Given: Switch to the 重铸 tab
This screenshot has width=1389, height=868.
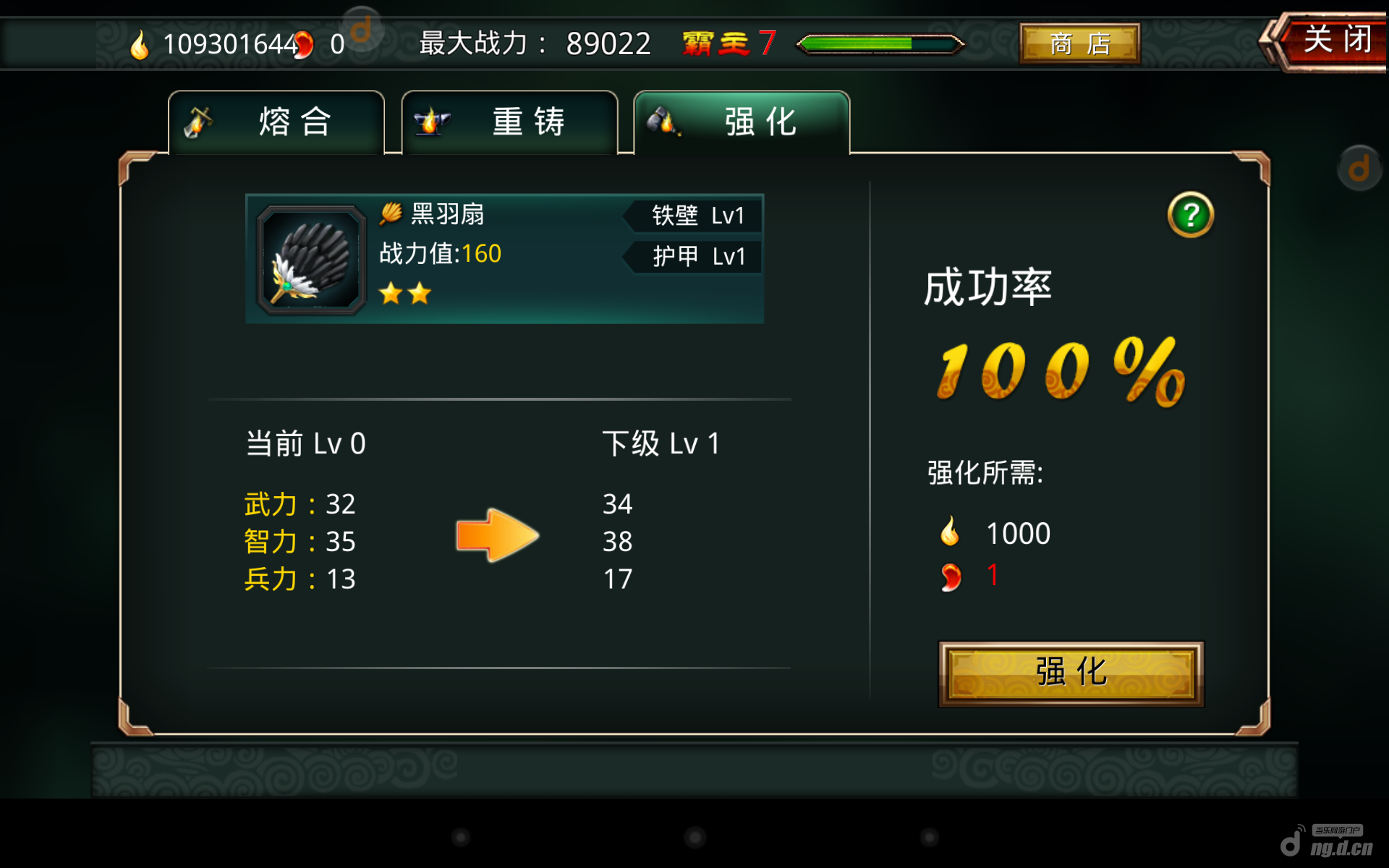Looking at the screenshot, I should point(510,122).
